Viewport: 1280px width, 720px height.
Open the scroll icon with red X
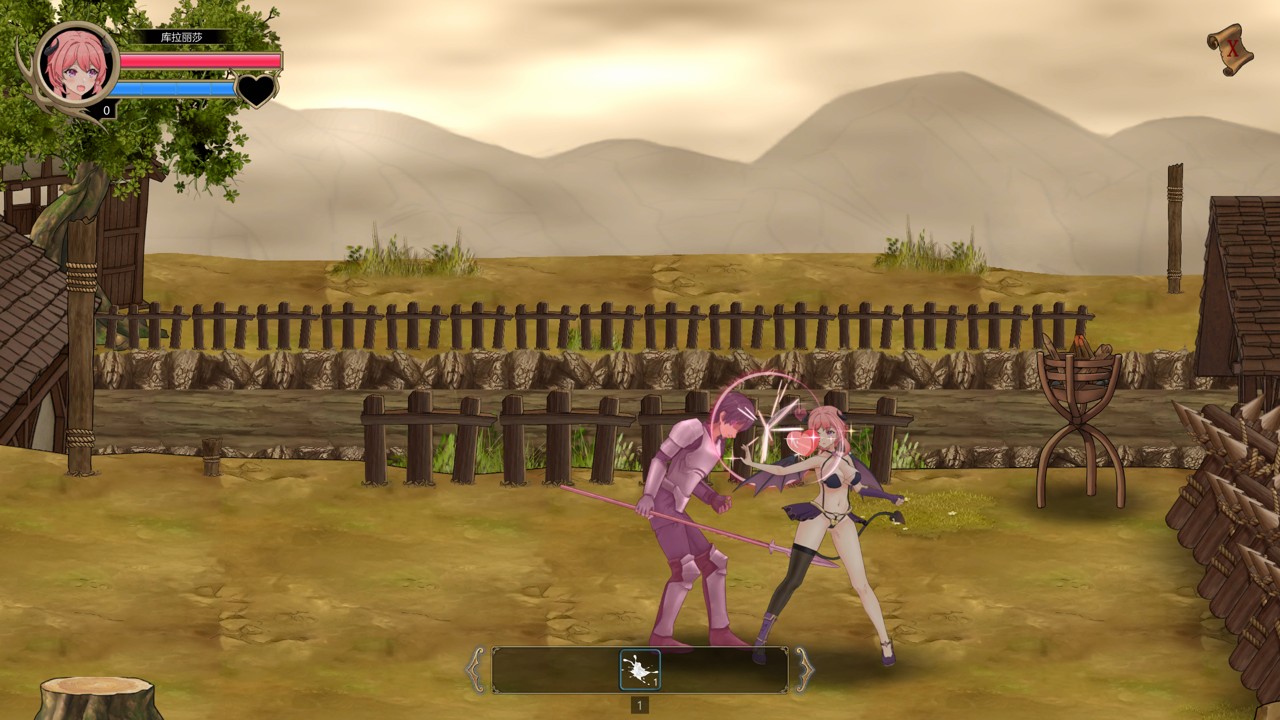point(1230,48)
